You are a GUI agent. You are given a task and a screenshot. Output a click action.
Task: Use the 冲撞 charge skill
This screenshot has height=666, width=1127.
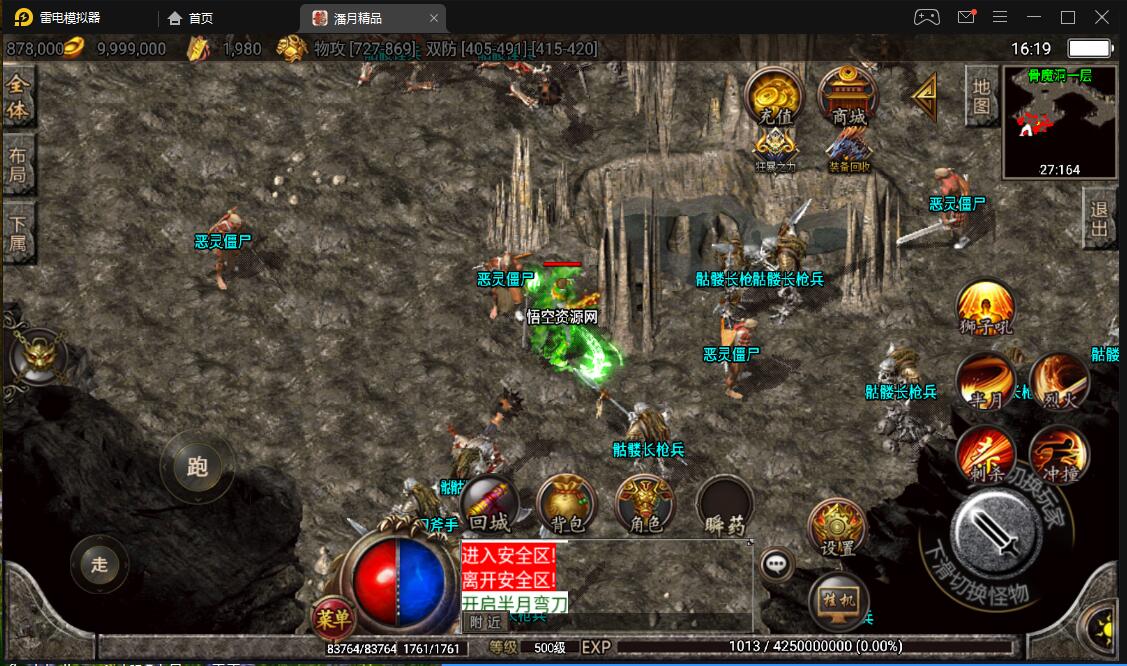click(x=1059, y=456)
